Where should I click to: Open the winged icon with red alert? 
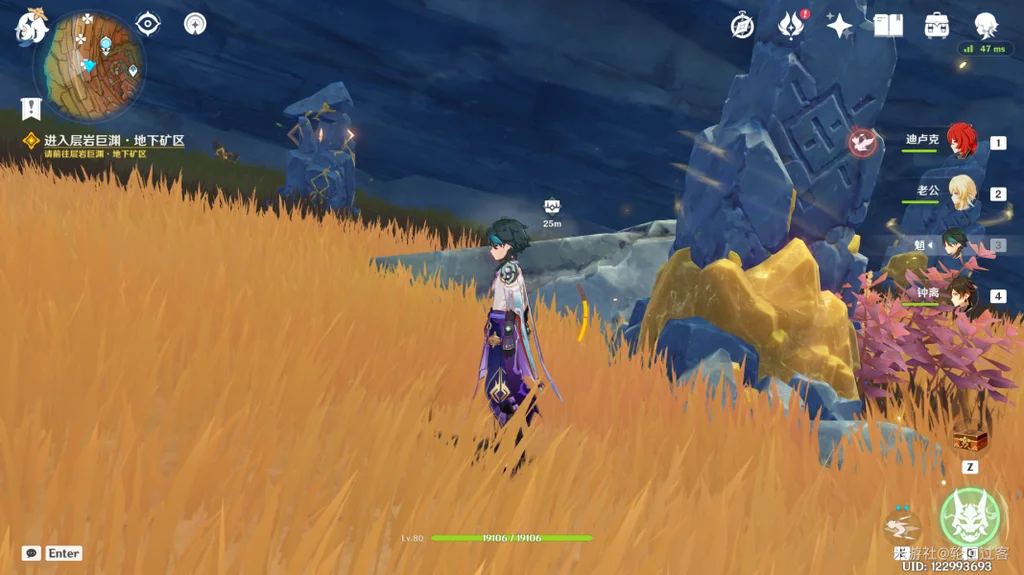tap(791, 26)
